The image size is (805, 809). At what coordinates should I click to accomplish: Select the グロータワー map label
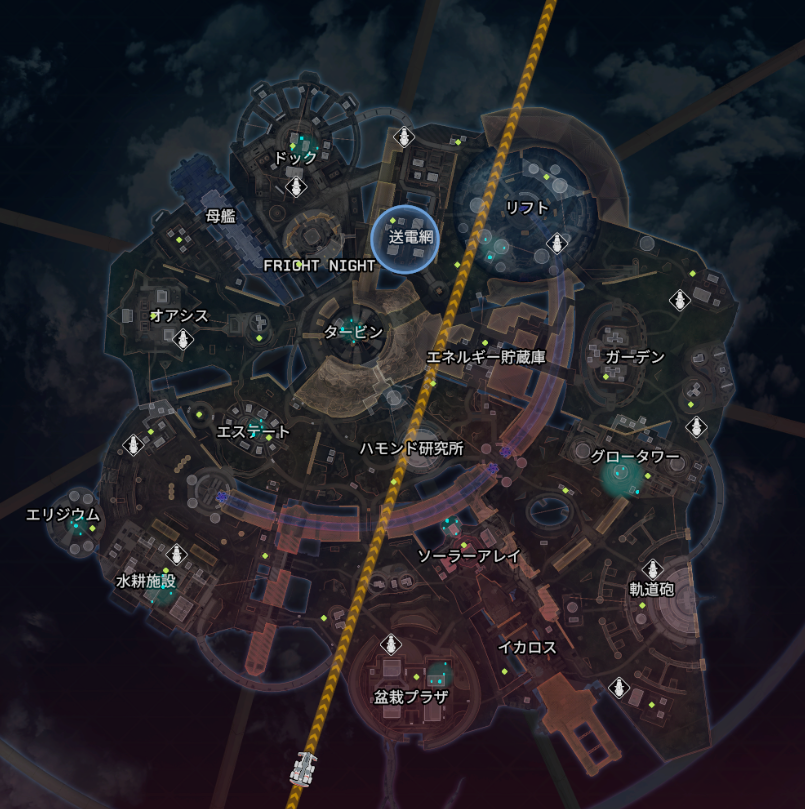634,457
